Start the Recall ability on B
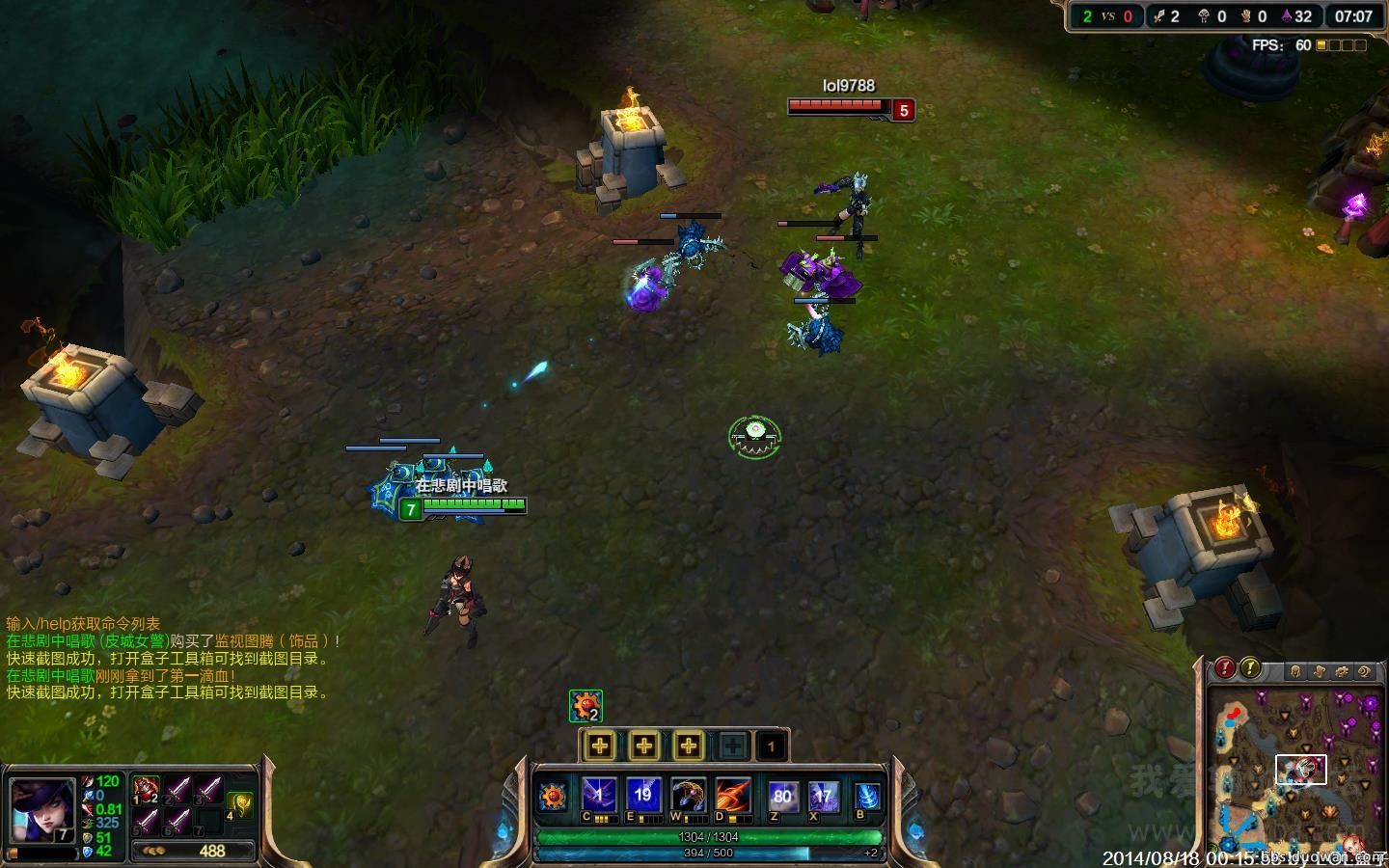This screenshot has width=1389, height=868. (x=867, y=797)
